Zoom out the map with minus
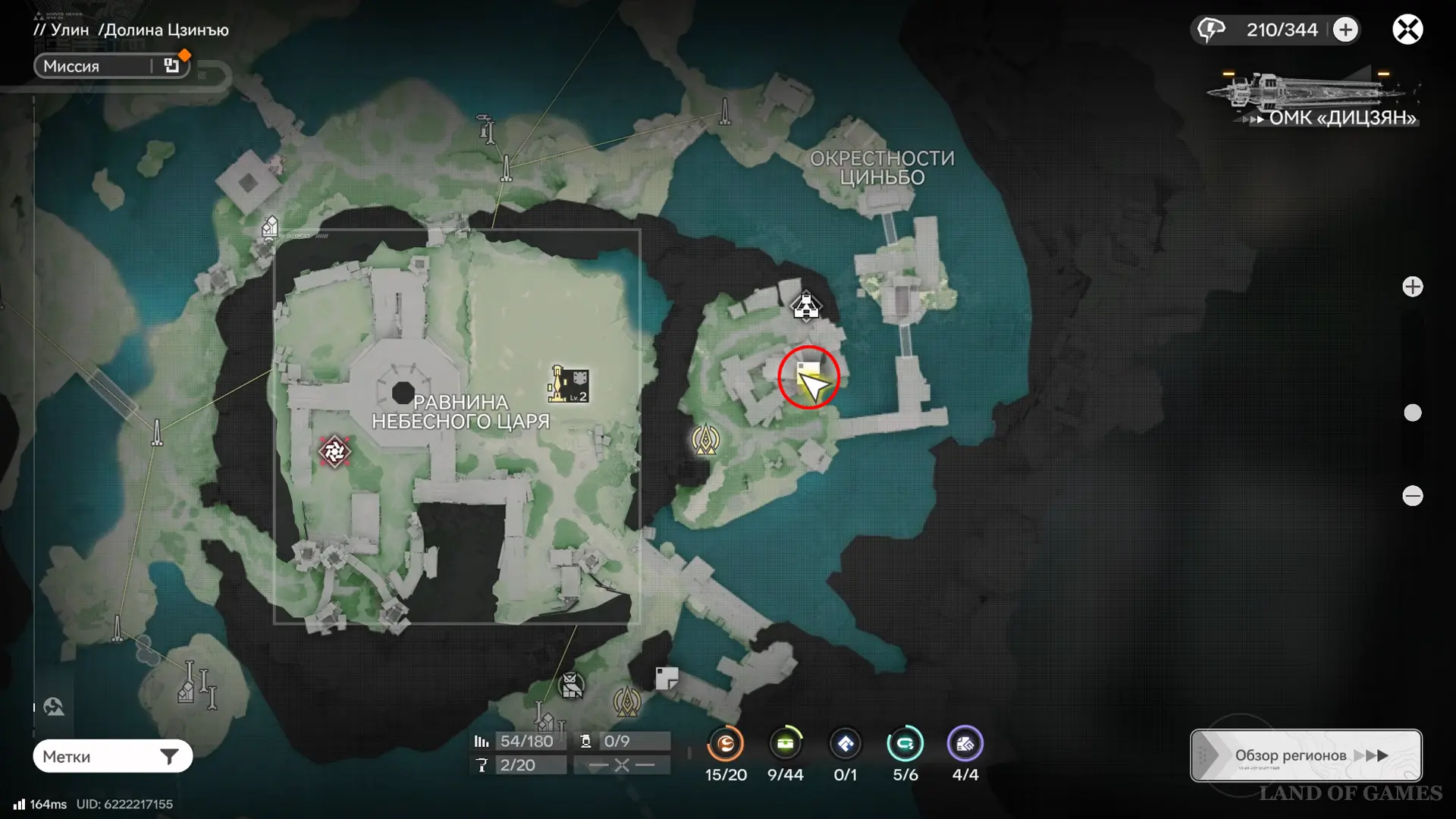The width and height of the screenshot is (1456, 819). coord(1412,496)
